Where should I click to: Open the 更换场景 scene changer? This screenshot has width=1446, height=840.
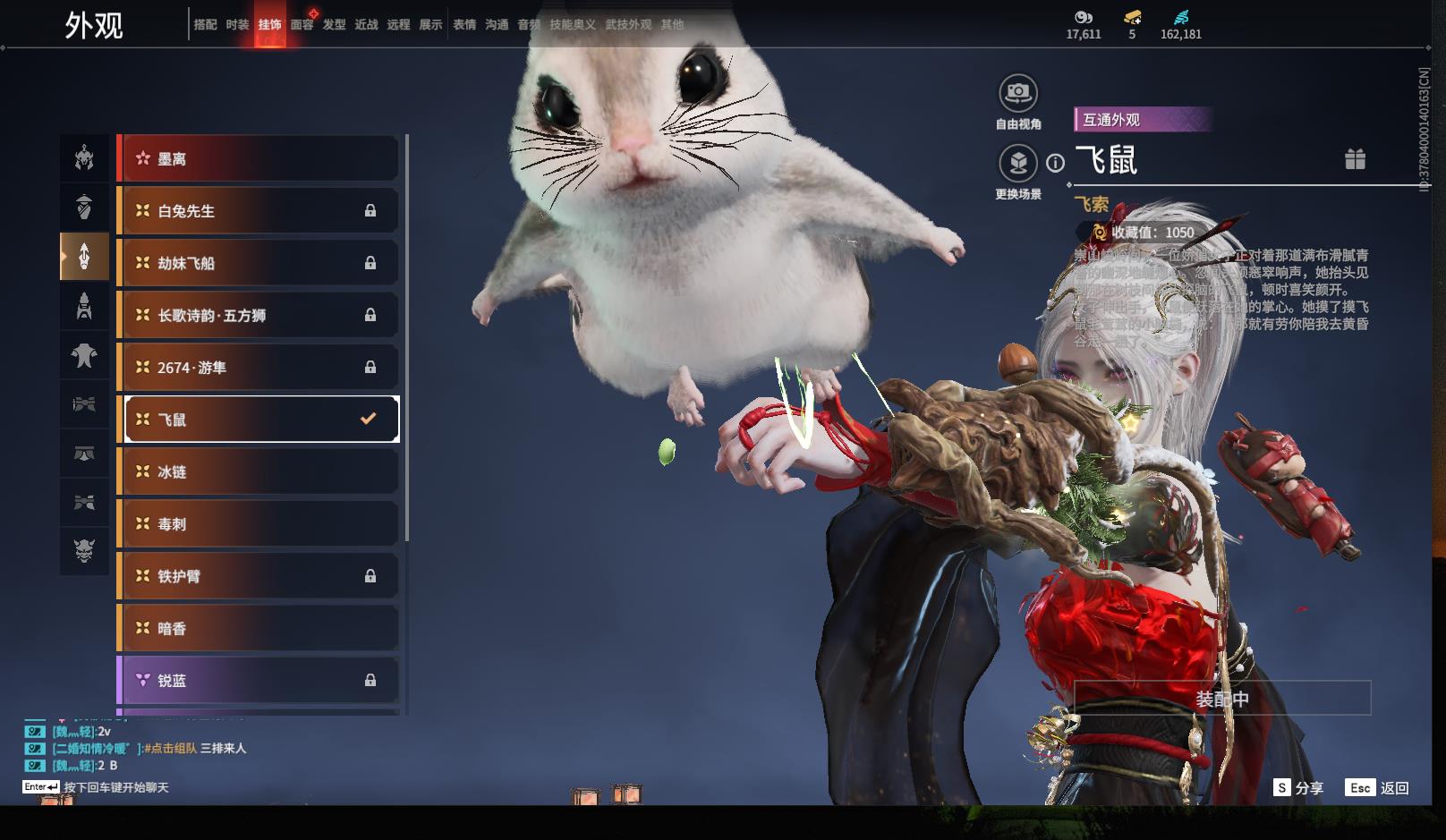coord(1018,164)
